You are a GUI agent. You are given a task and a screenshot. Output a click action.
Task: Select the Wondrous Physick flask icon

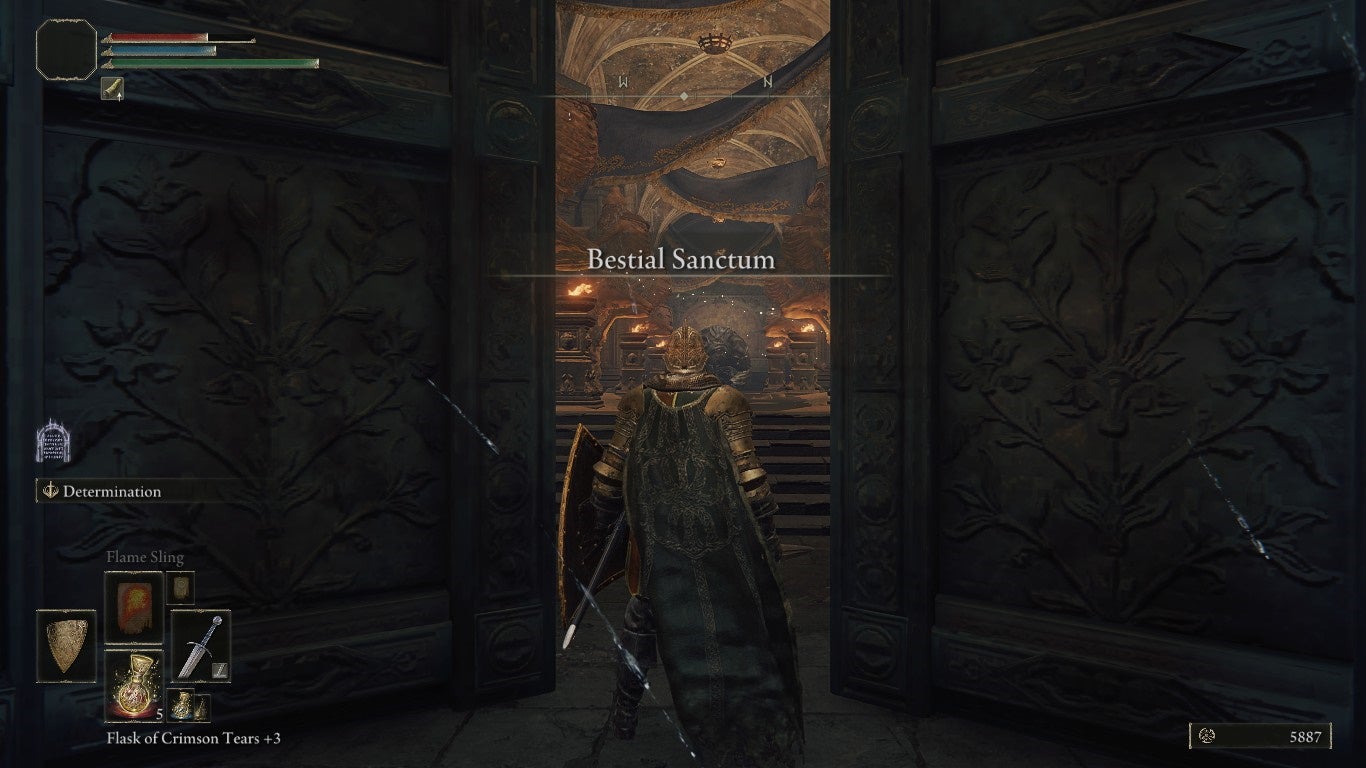[x=204, y=709]
